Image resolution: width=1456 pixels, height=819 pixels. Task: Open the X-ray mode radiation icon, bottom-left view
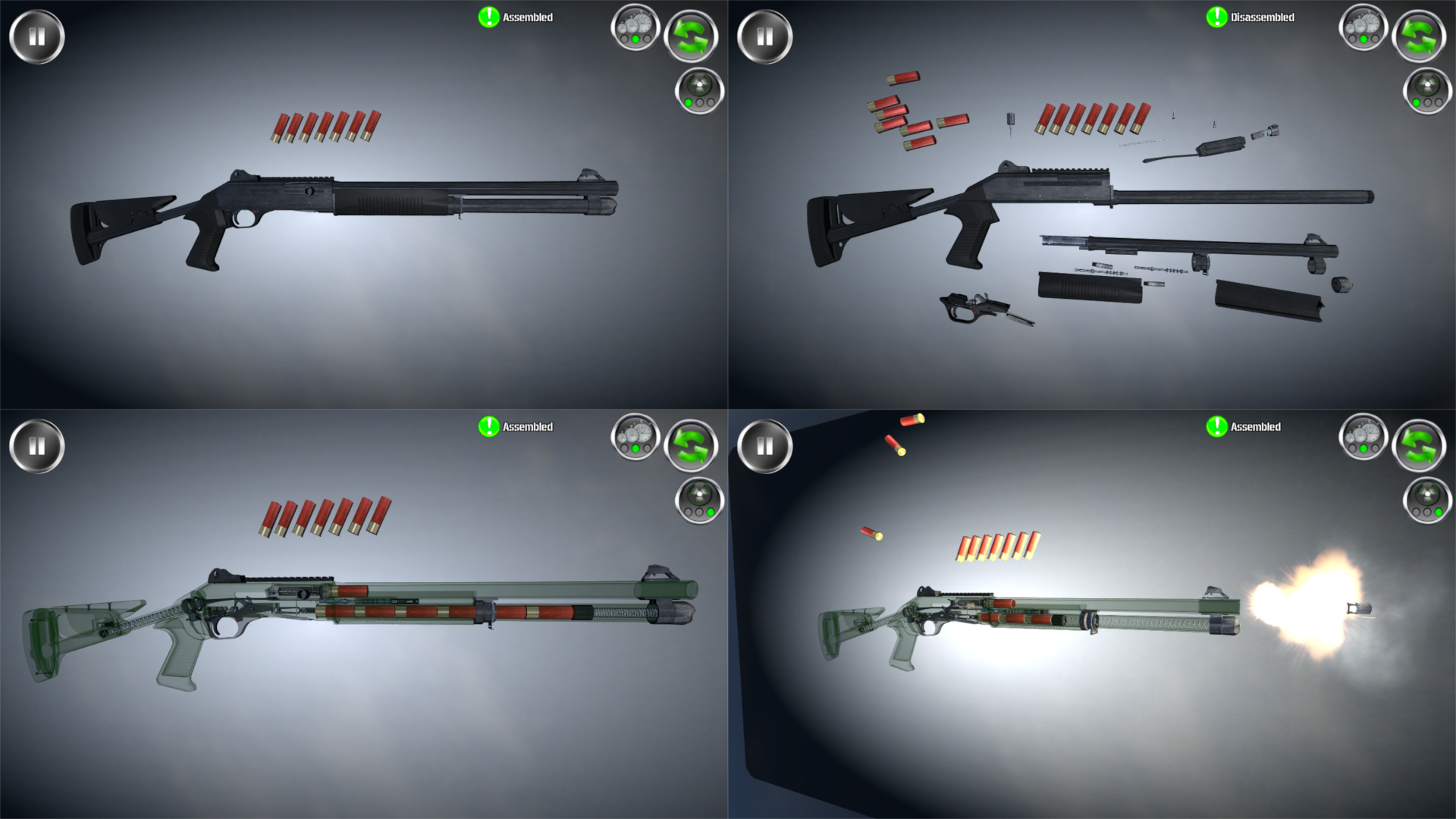(x=698, y=493)
